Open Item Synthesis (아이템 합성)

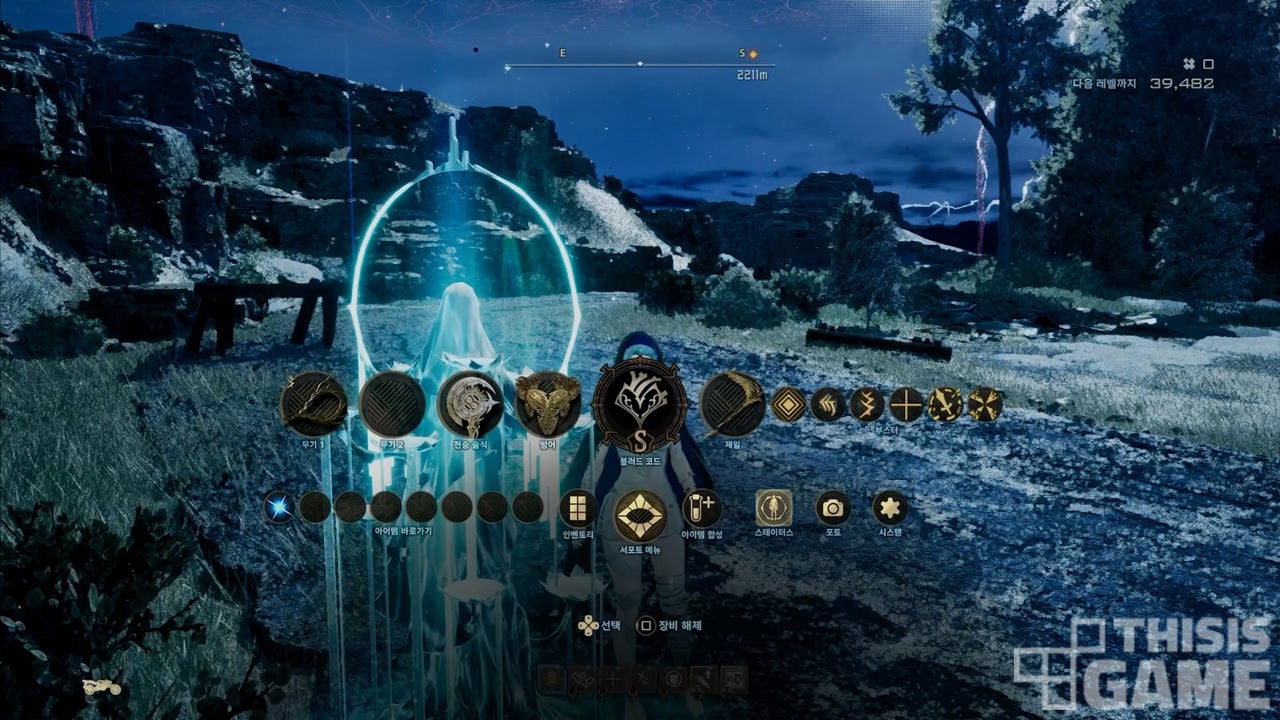(x=701, y=508)
